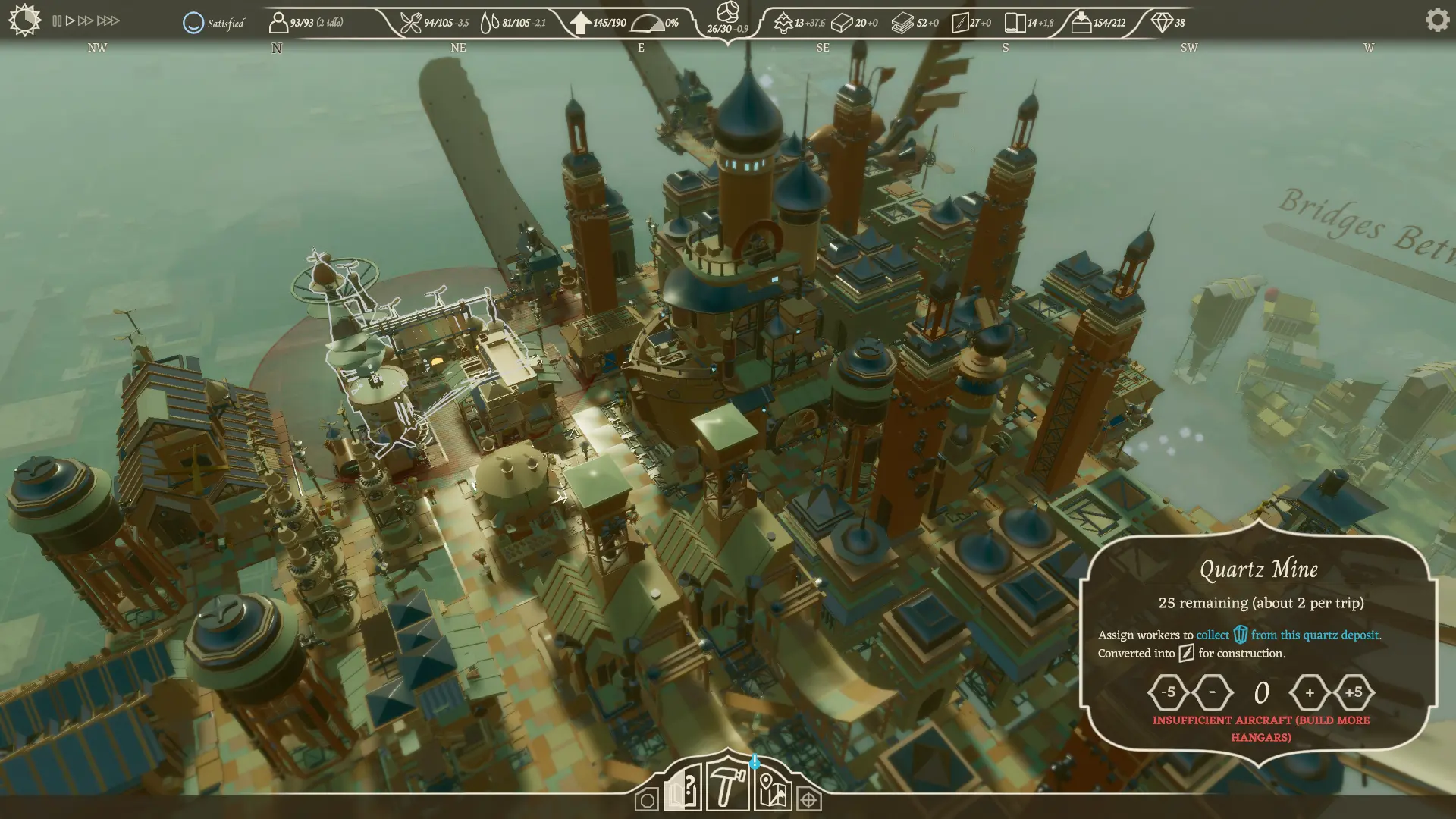Image resolution: width=1456 pixels, height=819 pixels.
Task: Pause the game speed
Action: [57, 21]
